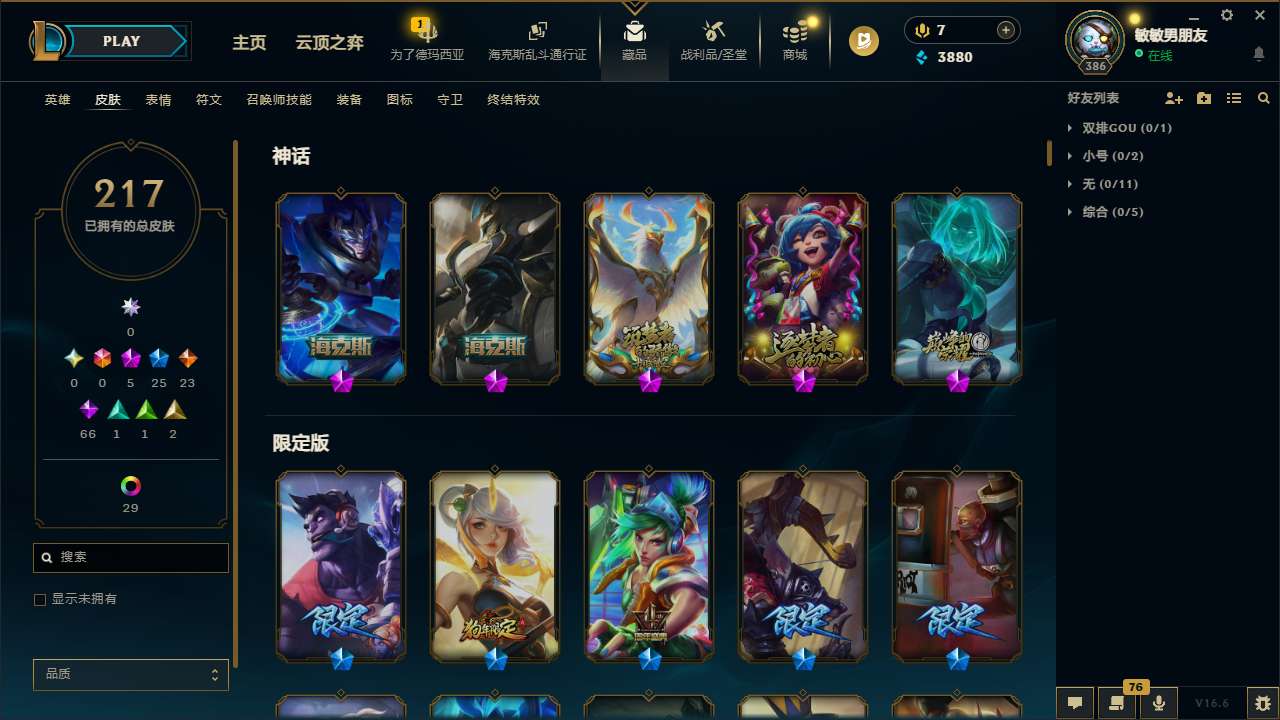Click the 商城 store icon

(x=794, y=36)
